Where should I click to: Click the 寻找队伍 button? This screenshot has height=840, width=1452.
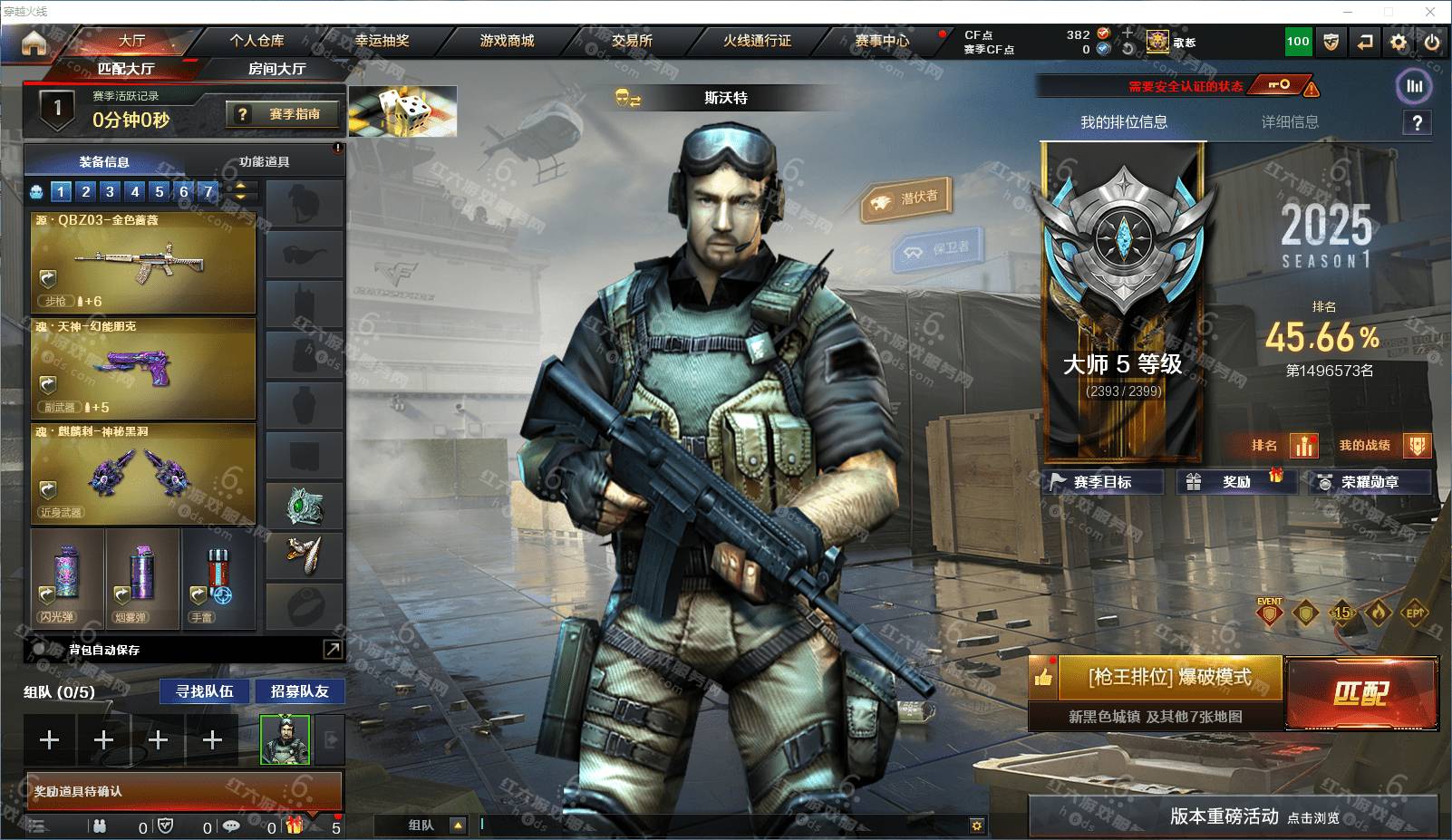click(x=205, y=691)
